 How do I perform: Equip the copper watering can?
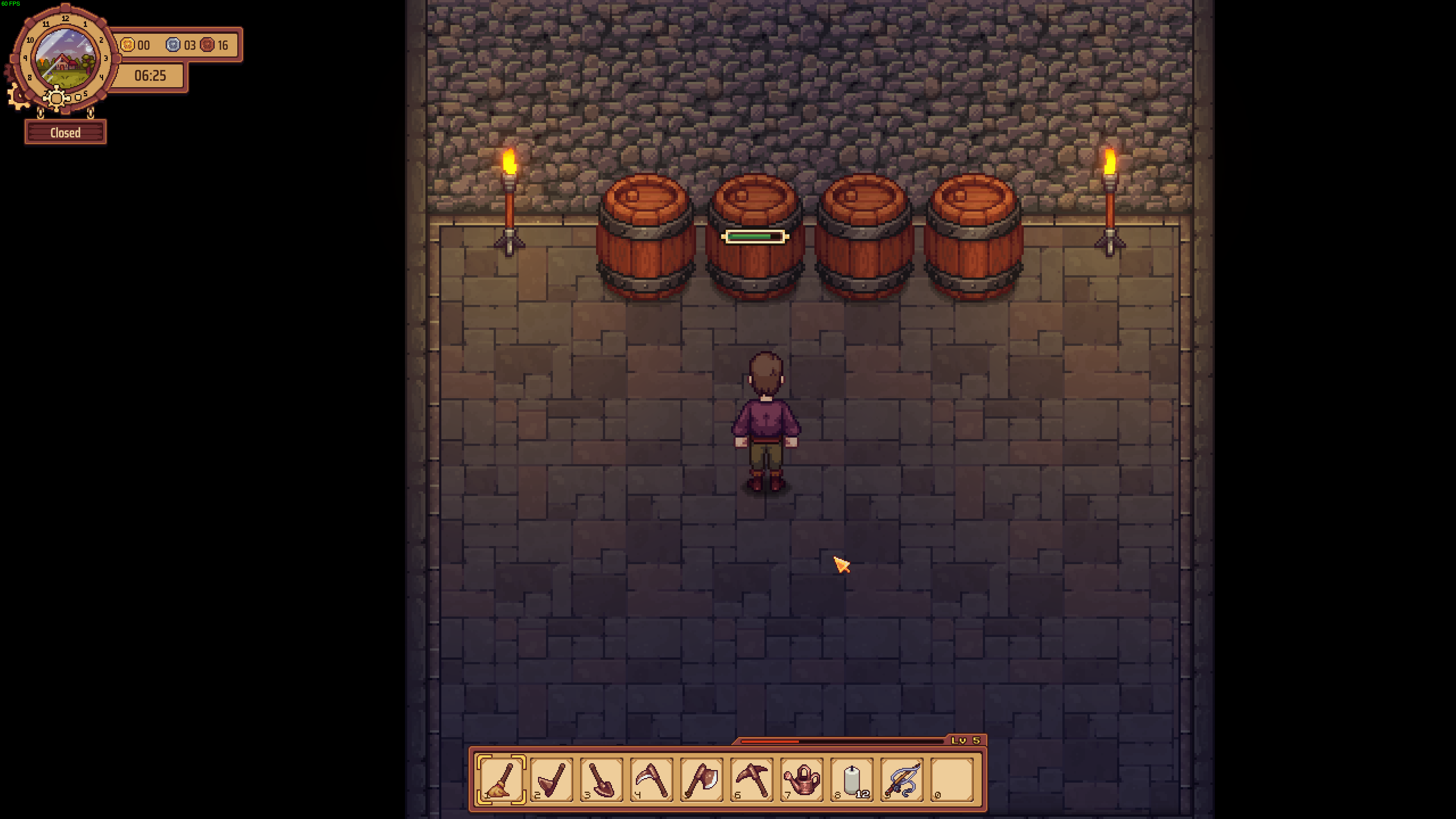802,780
